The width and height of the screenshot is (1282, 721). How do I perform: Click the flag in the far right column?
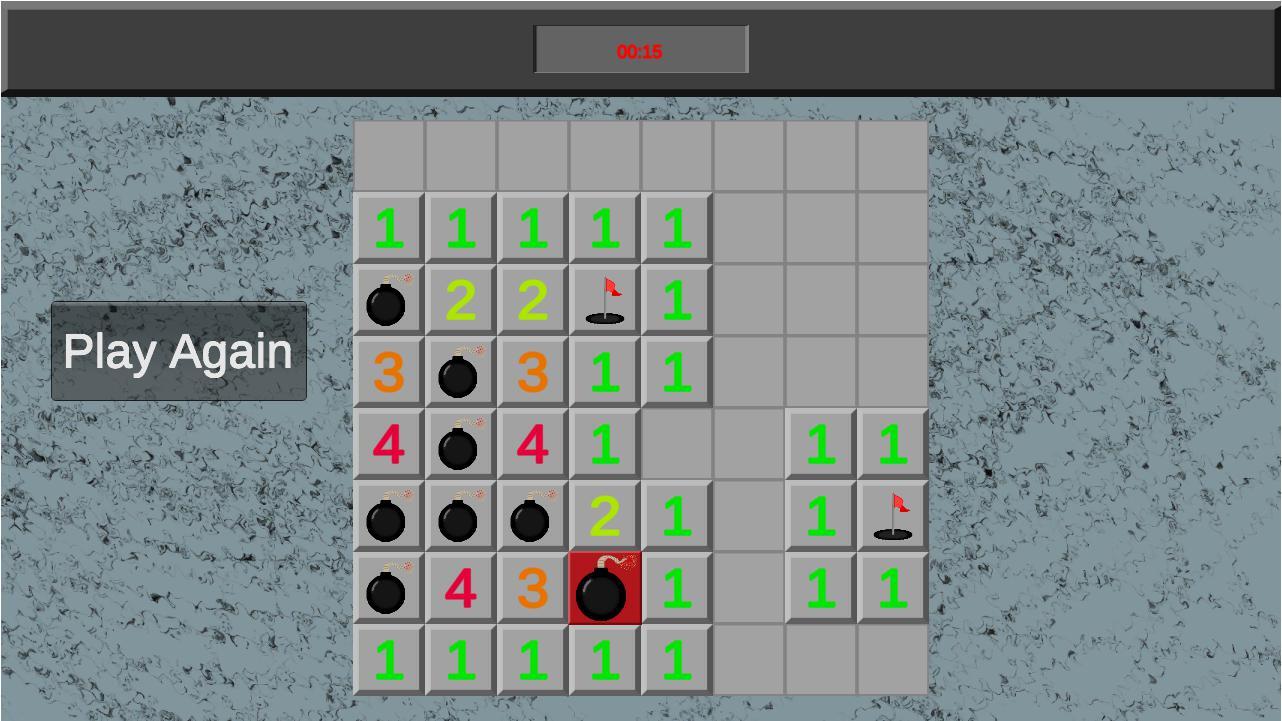(892, 517)
